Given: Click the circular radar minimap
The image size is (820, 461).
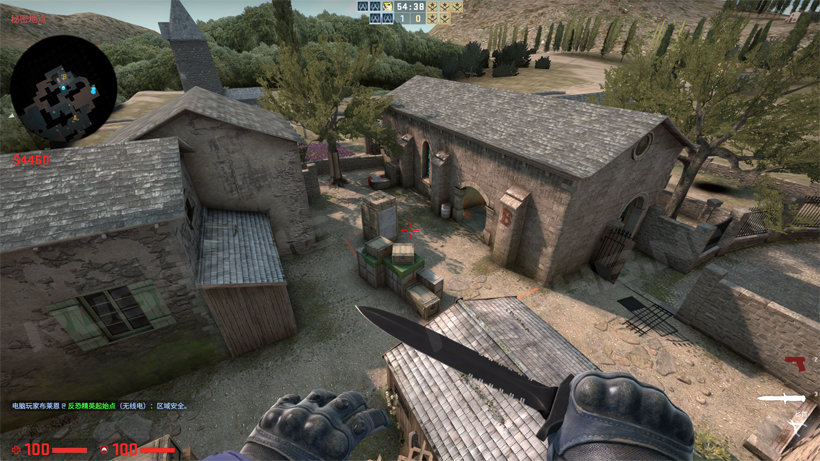Looking at the screenshot, I should click(x=64, y=91).
